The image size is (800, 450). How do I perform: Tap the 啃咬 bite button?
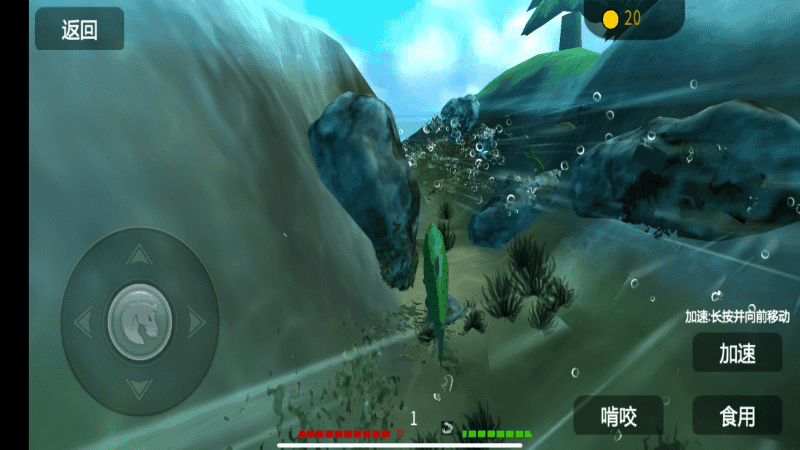[618, 415]
